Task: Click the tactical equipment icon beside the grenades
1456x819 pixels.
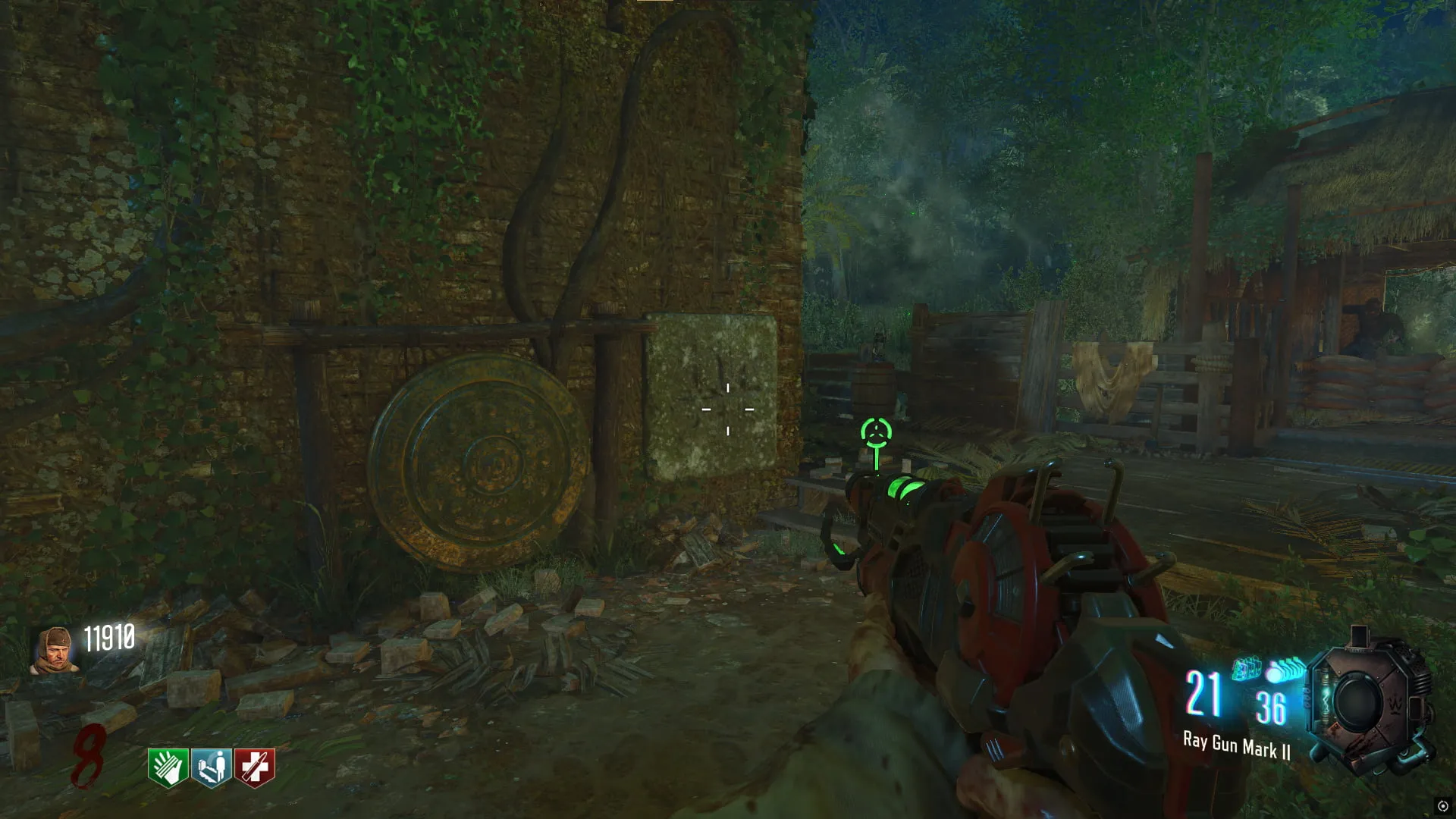Action: [x=1246, y=669]
